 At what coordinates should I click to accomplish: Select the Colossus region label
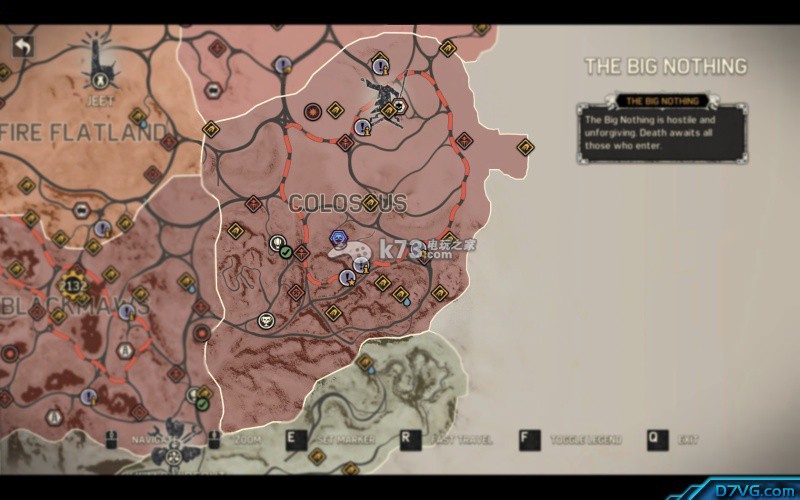point(347,203)
